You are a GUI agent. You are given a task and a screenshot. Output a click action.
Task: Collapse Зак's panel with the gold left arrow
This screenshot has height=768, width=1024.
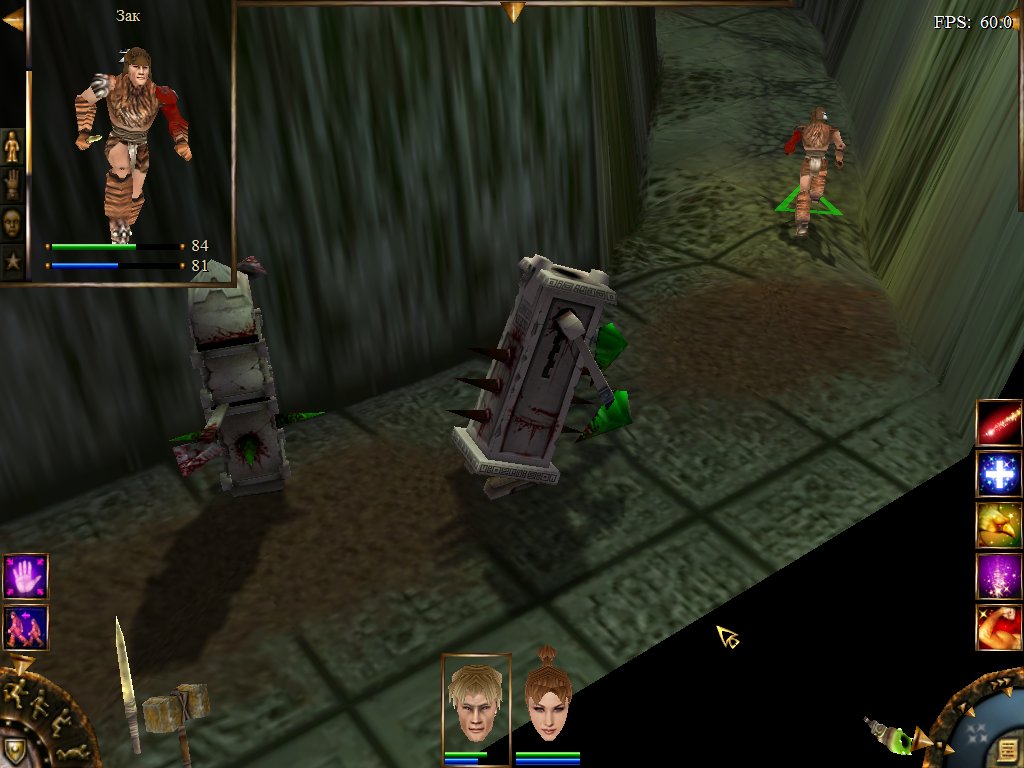pyautogui.click(x=12, y=19)
